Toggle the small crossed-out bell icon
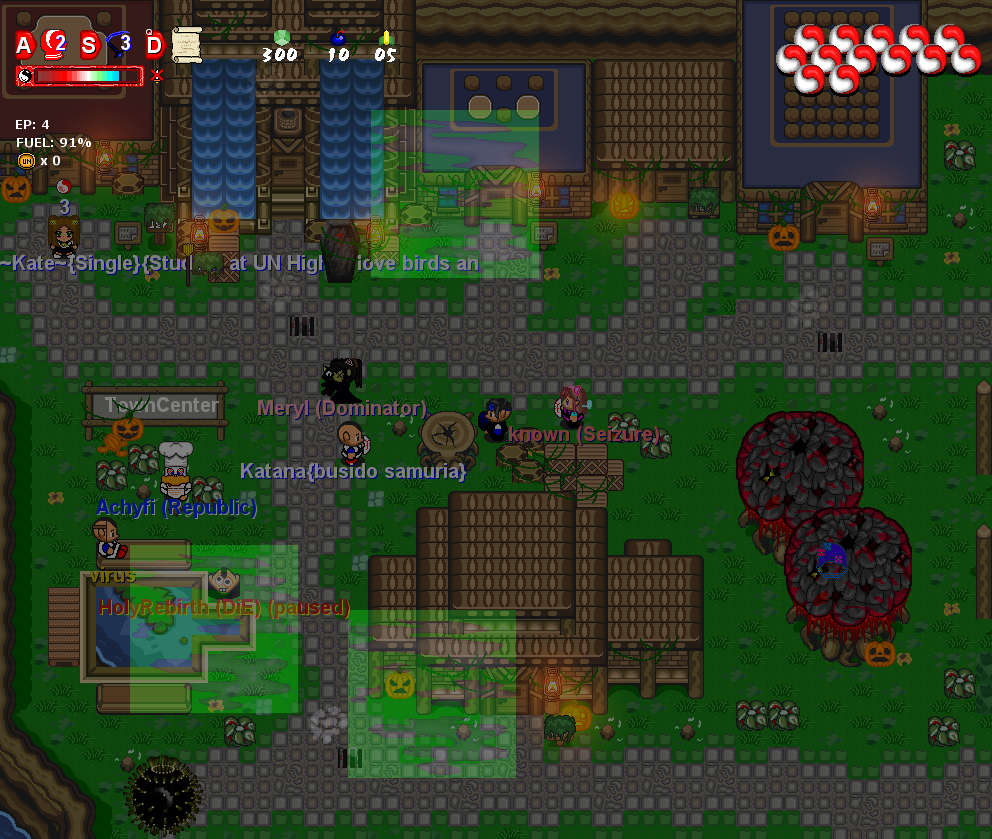992x839 pixels. tap(156, 76)
